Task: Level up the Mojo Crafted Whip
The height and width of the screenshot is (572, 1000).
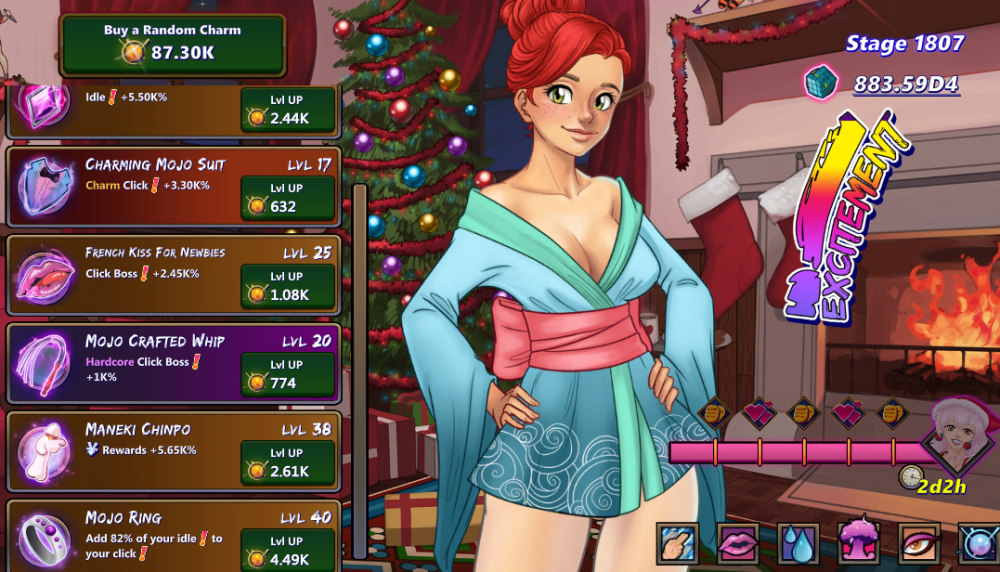Action: click(288, 373)
